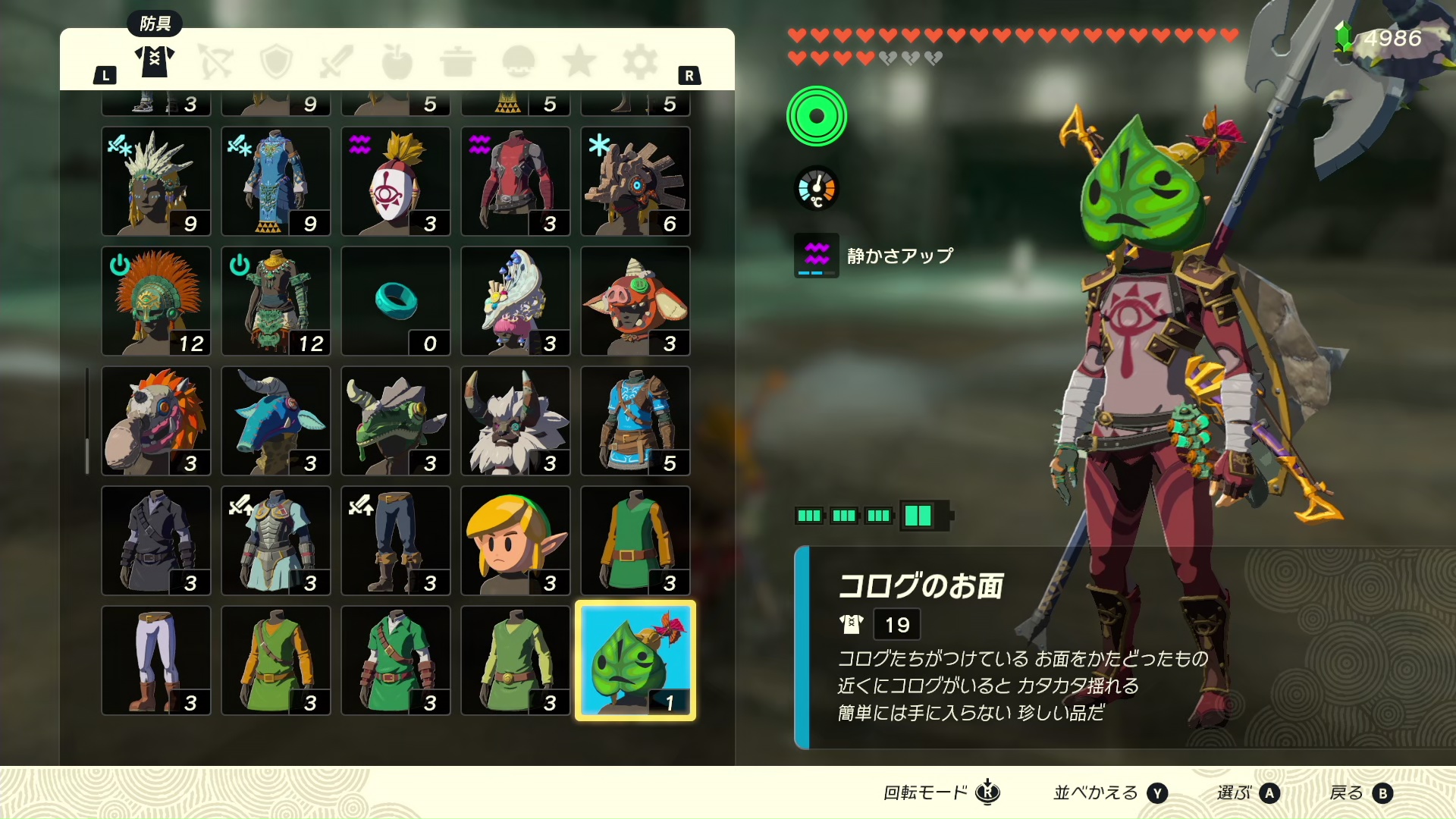The width and height of the screenshot is (1456, 819).
Task: Select the Wind Waker Link cap slot
Action: (516, 541)
